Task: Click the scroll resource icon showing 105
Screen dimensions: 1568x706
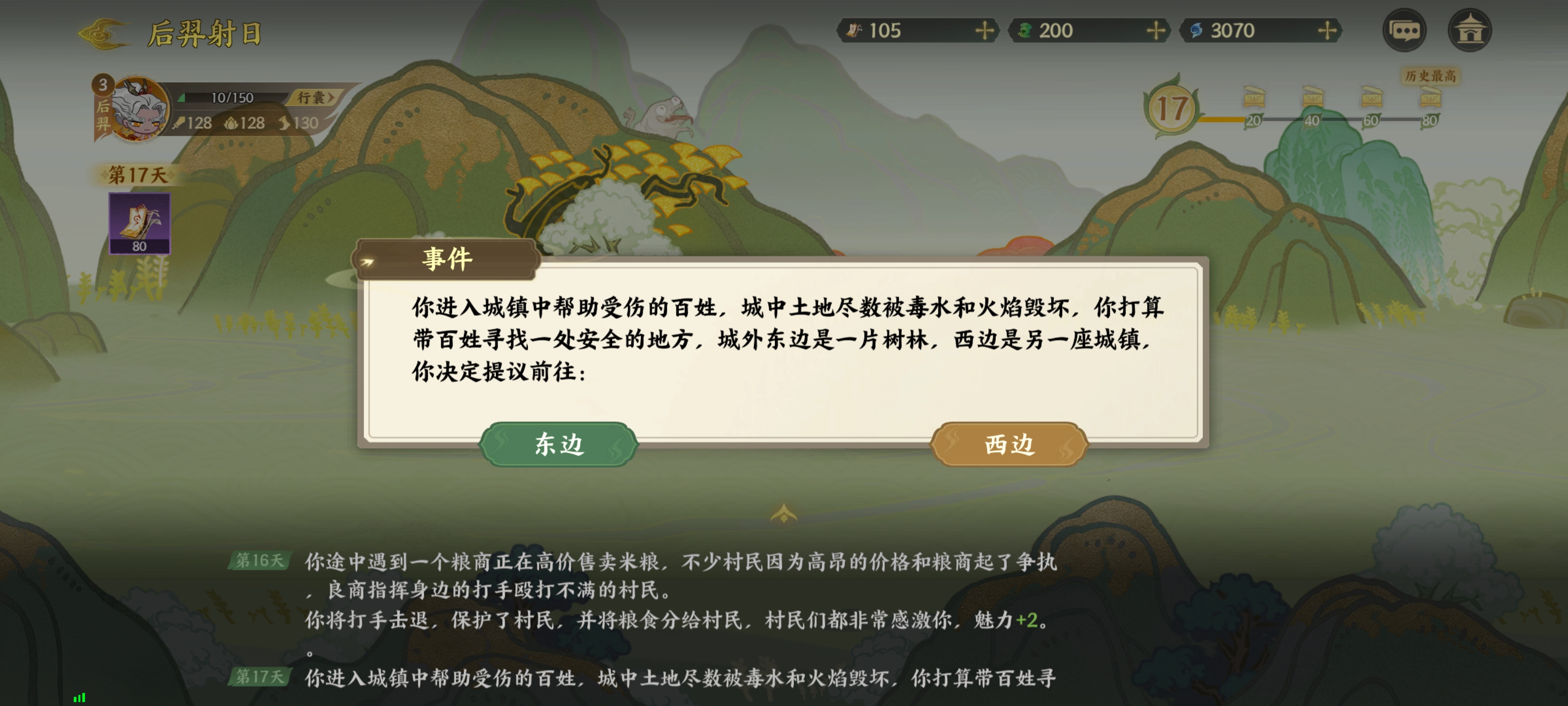Action: point(855,31)
